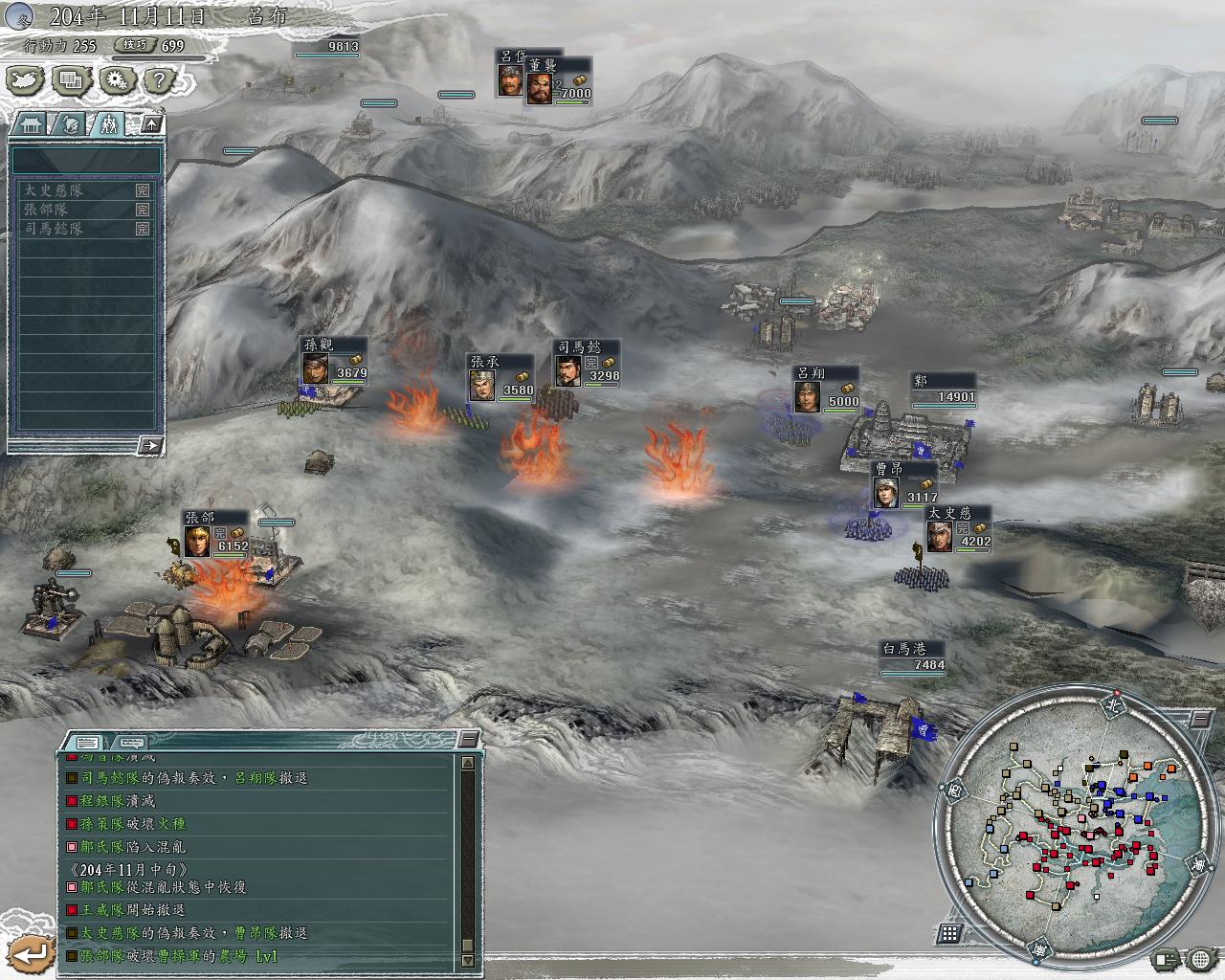Open the gear settings menu
Image resolution: width=1225 pixels, height=980 pixels.
pos(116,80)
